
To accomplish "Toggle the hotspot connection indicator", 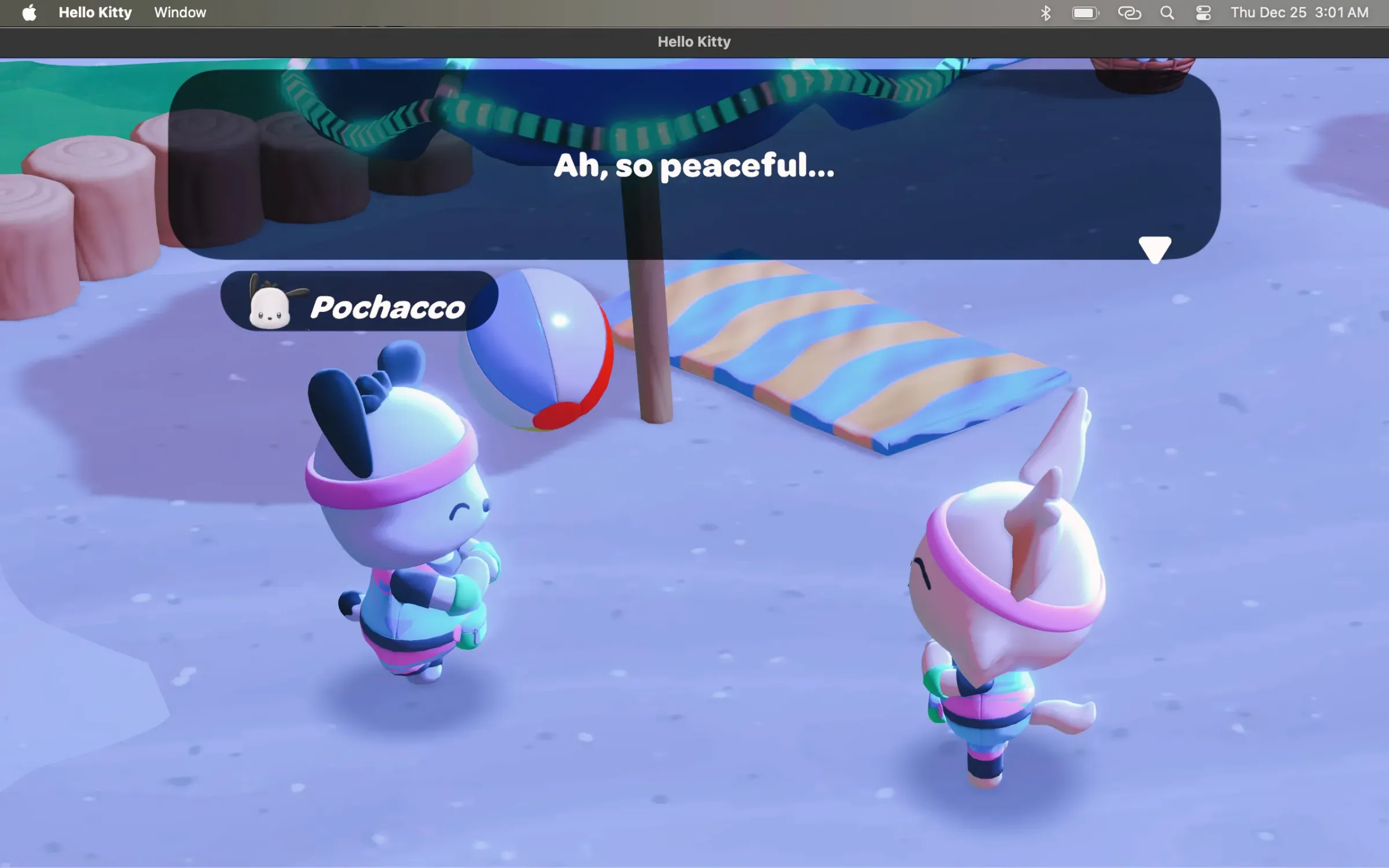I will 1129,12.
